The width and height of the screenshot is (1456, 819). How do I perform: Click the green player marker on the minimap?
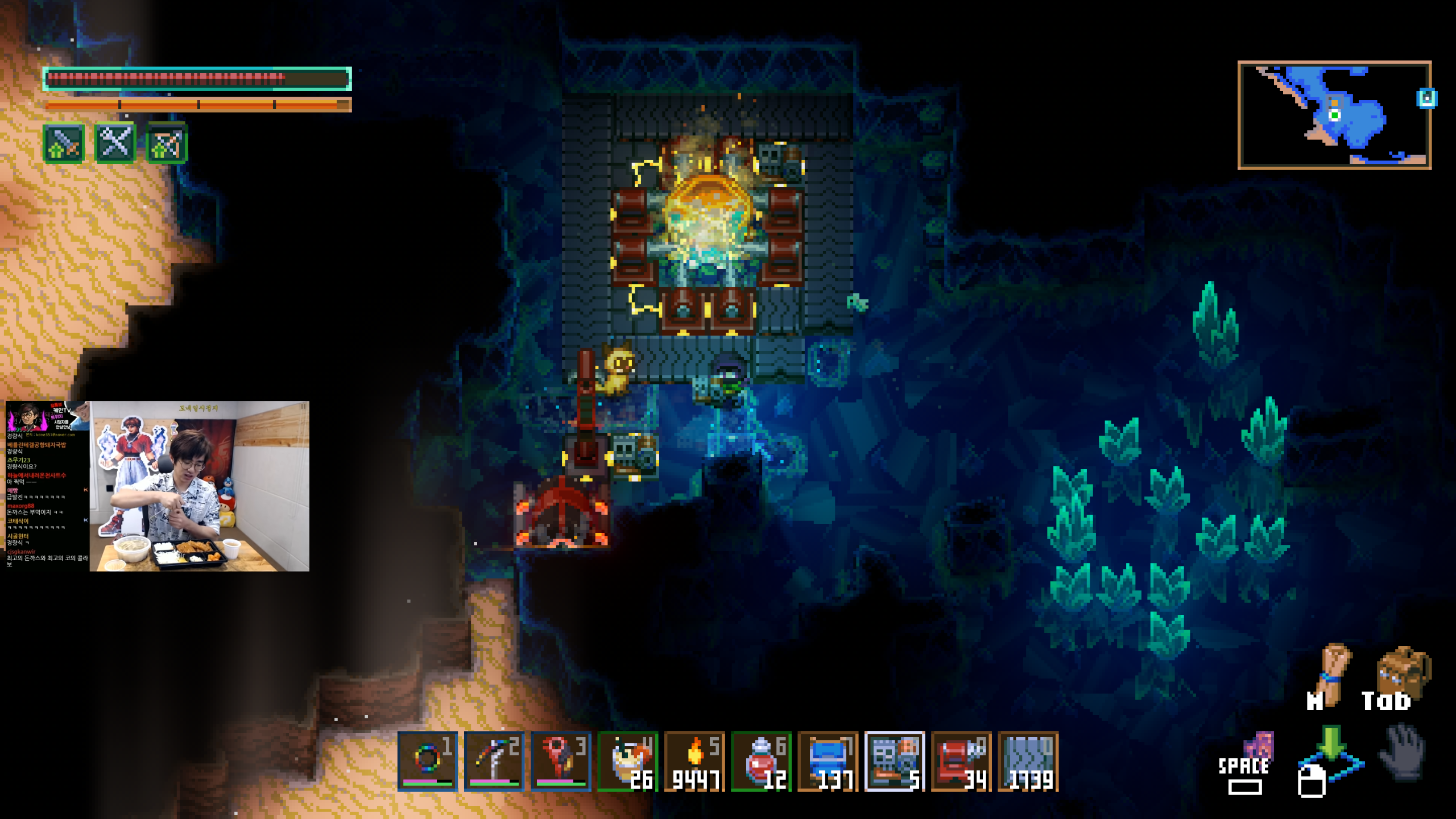[x=1334, y=115]
